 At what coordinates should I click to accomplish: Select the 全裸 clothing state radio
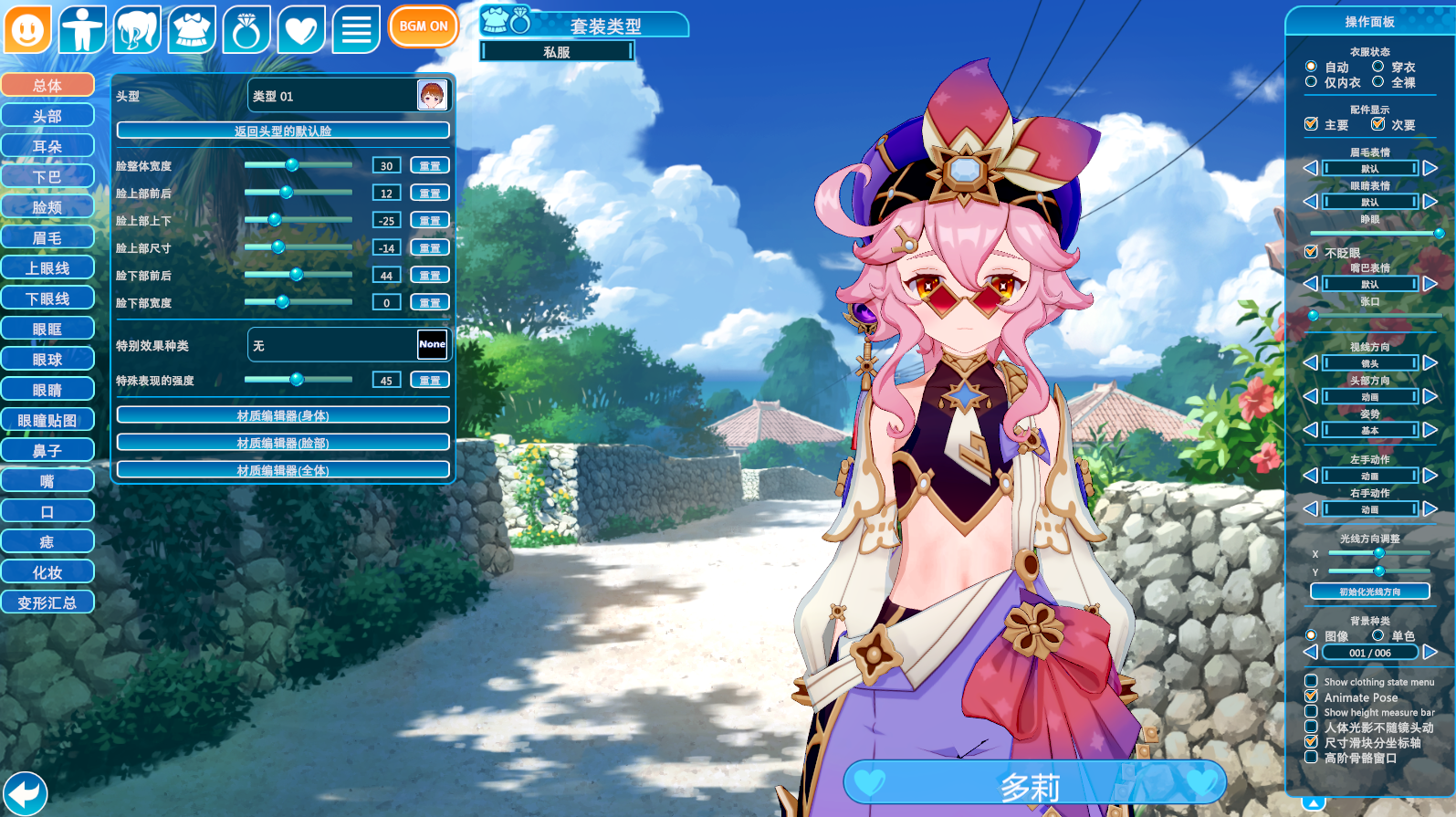[1378, 81]
